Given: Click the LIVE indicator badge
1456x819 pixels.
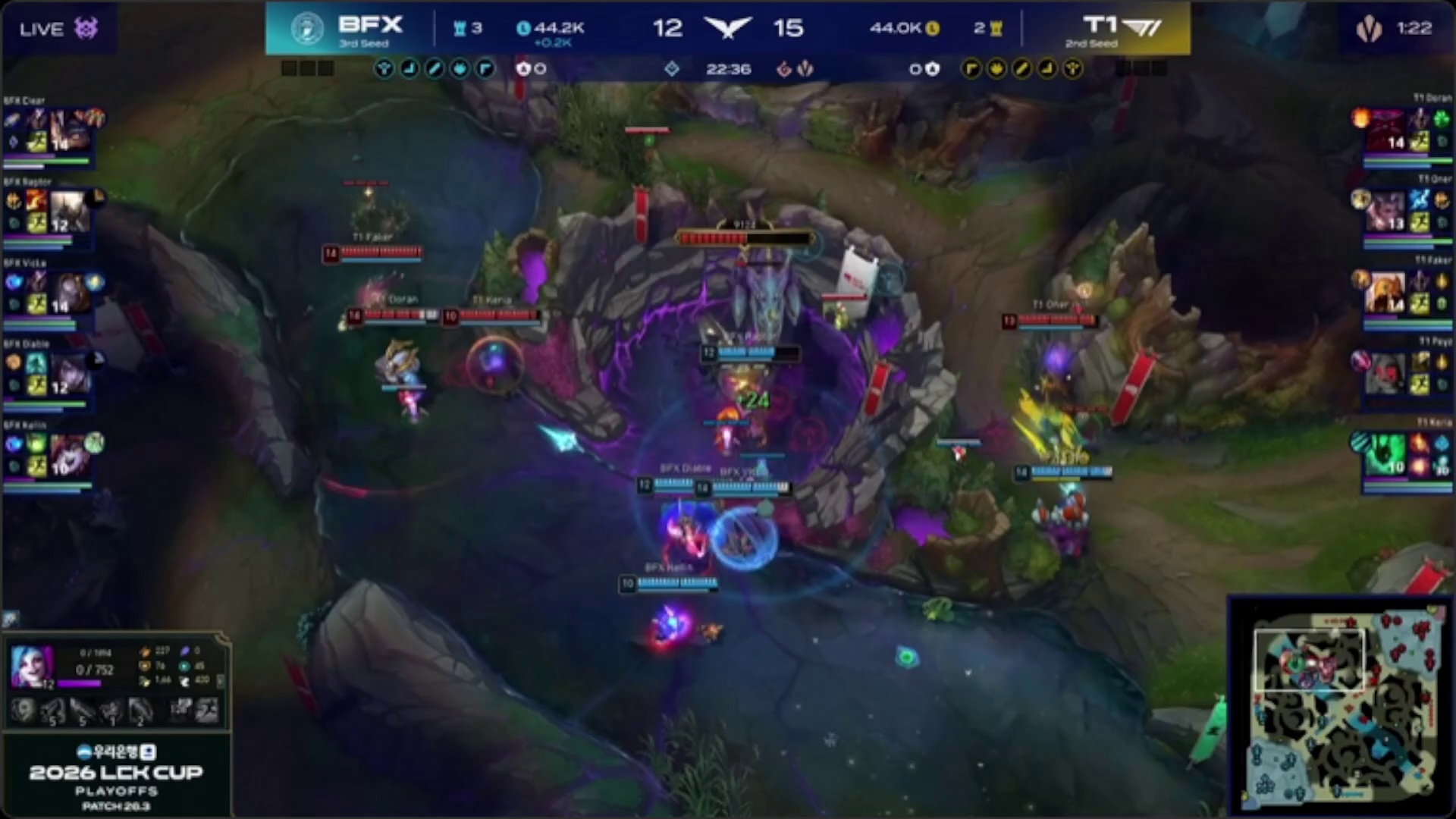Looking at the screenshot, I should point(58,29).
